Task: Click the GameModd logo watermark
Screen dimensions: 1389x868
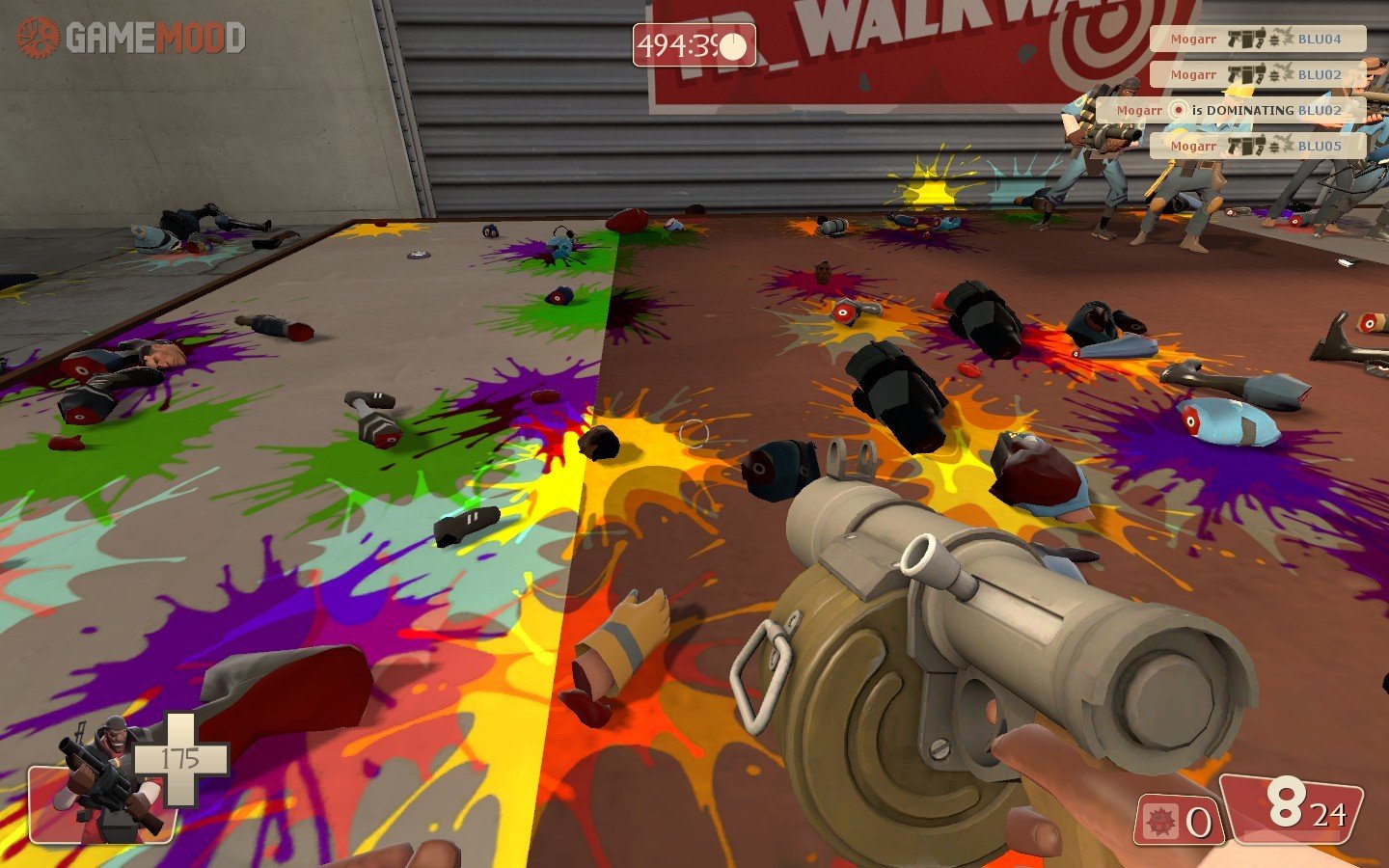Action: pos(131,39)
